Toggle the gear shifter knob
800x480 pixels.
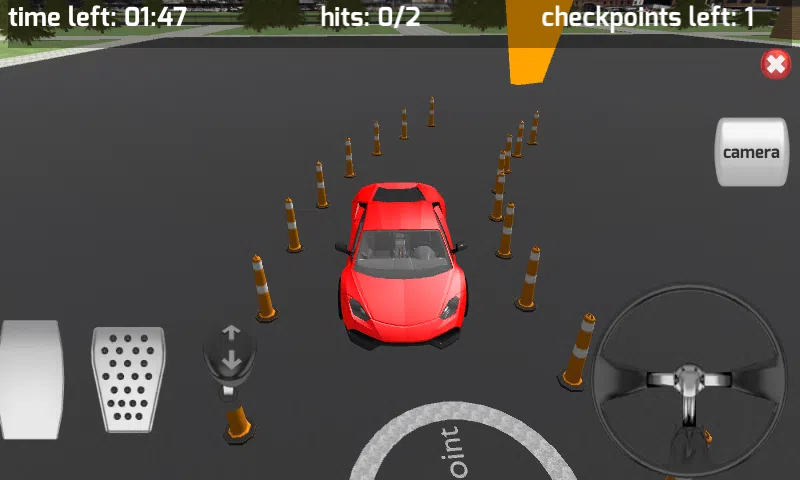point(230,350)
